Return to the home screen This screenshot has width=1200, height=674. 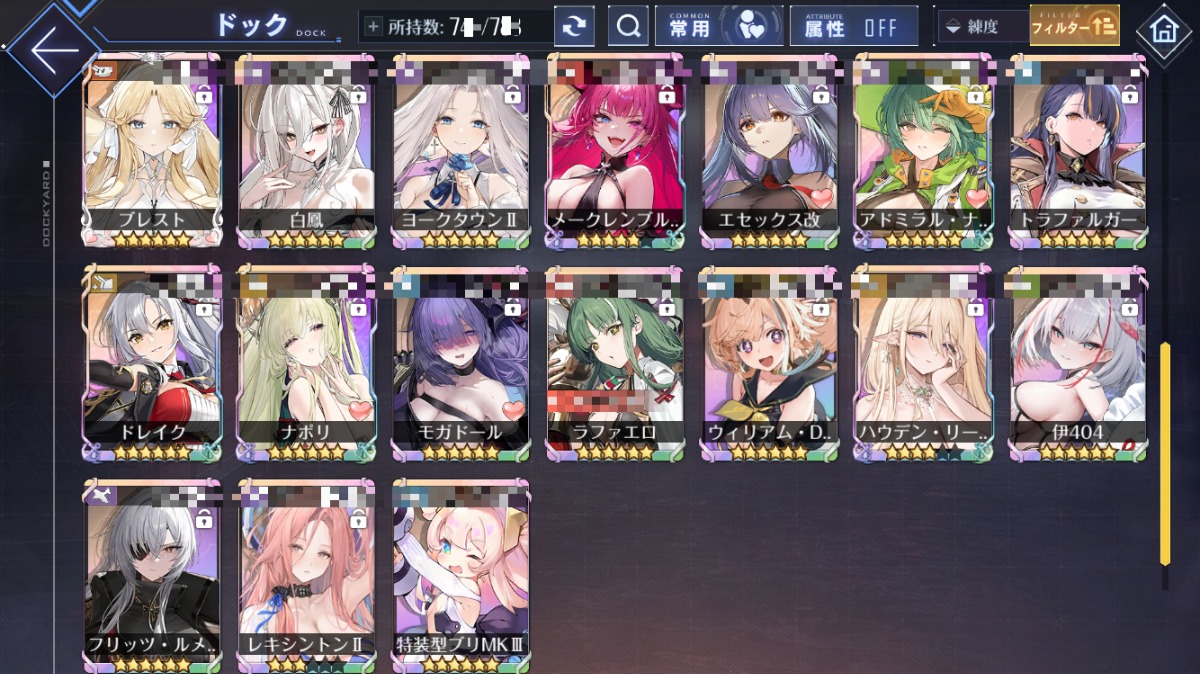[1163, 30]
